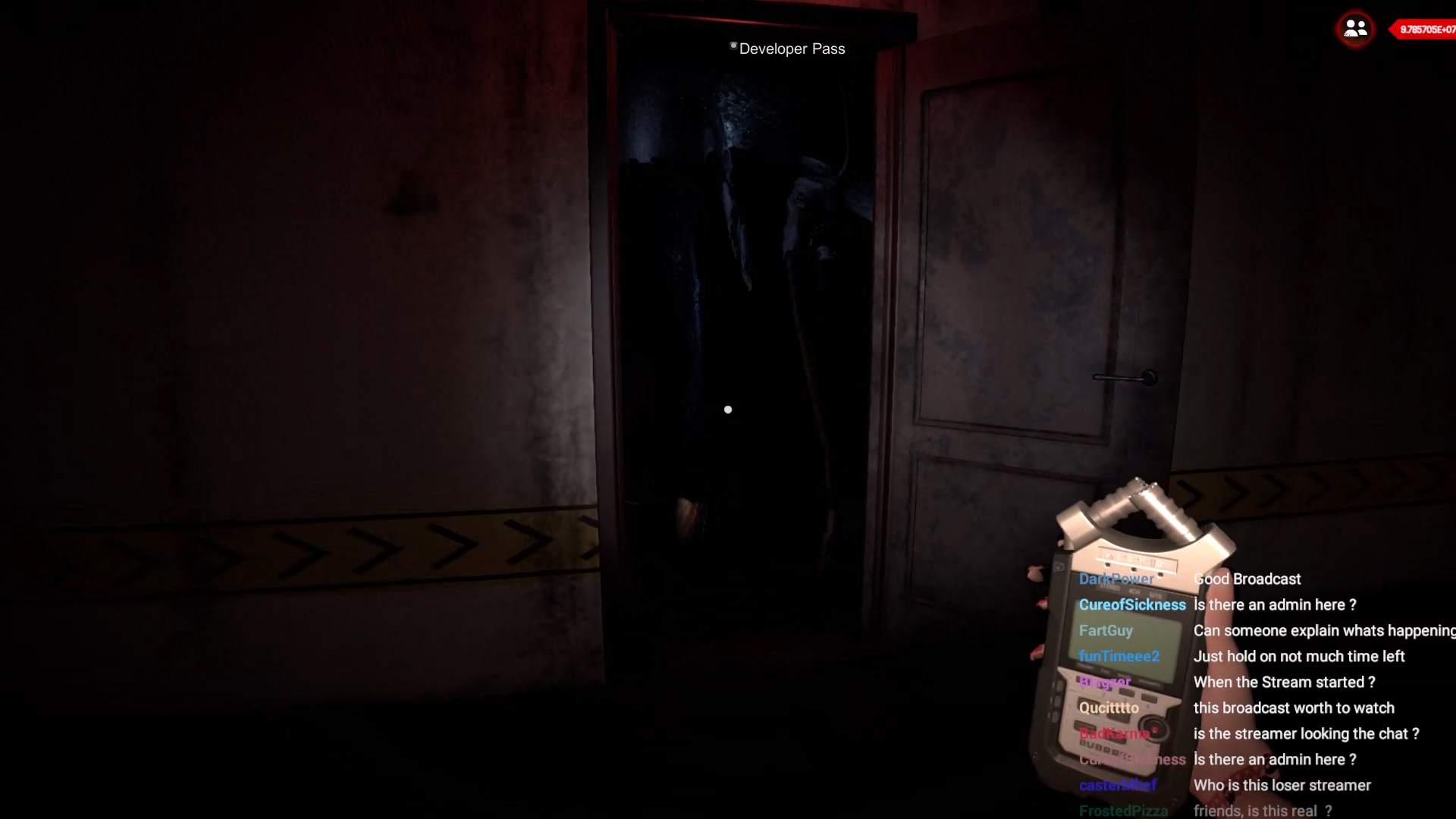Click the chat message 'Good Broadcast'

pyautogui.click(x=1247, y=579)
